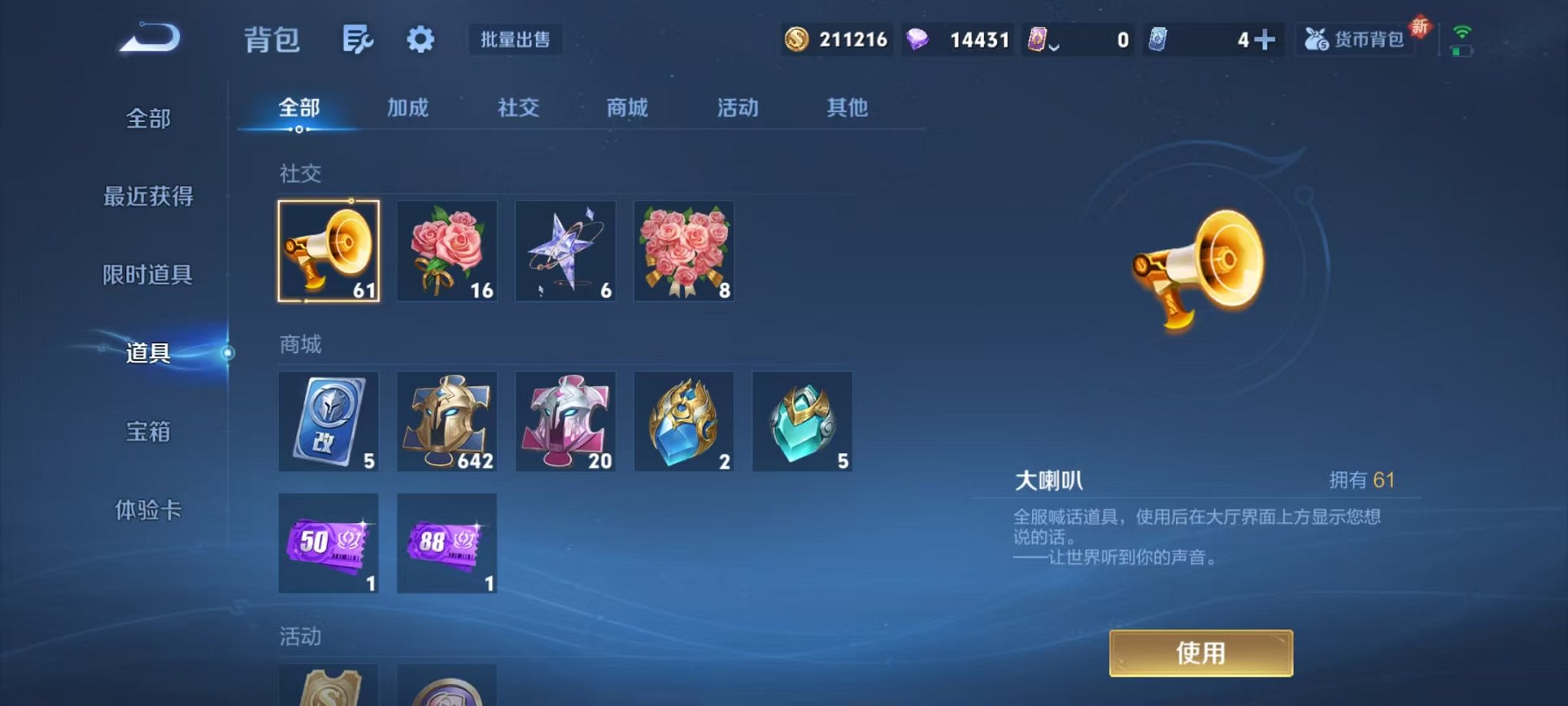Select the rose bouquet item with count 8
This screenshot has height=706, width=1568.
[683, 251]
